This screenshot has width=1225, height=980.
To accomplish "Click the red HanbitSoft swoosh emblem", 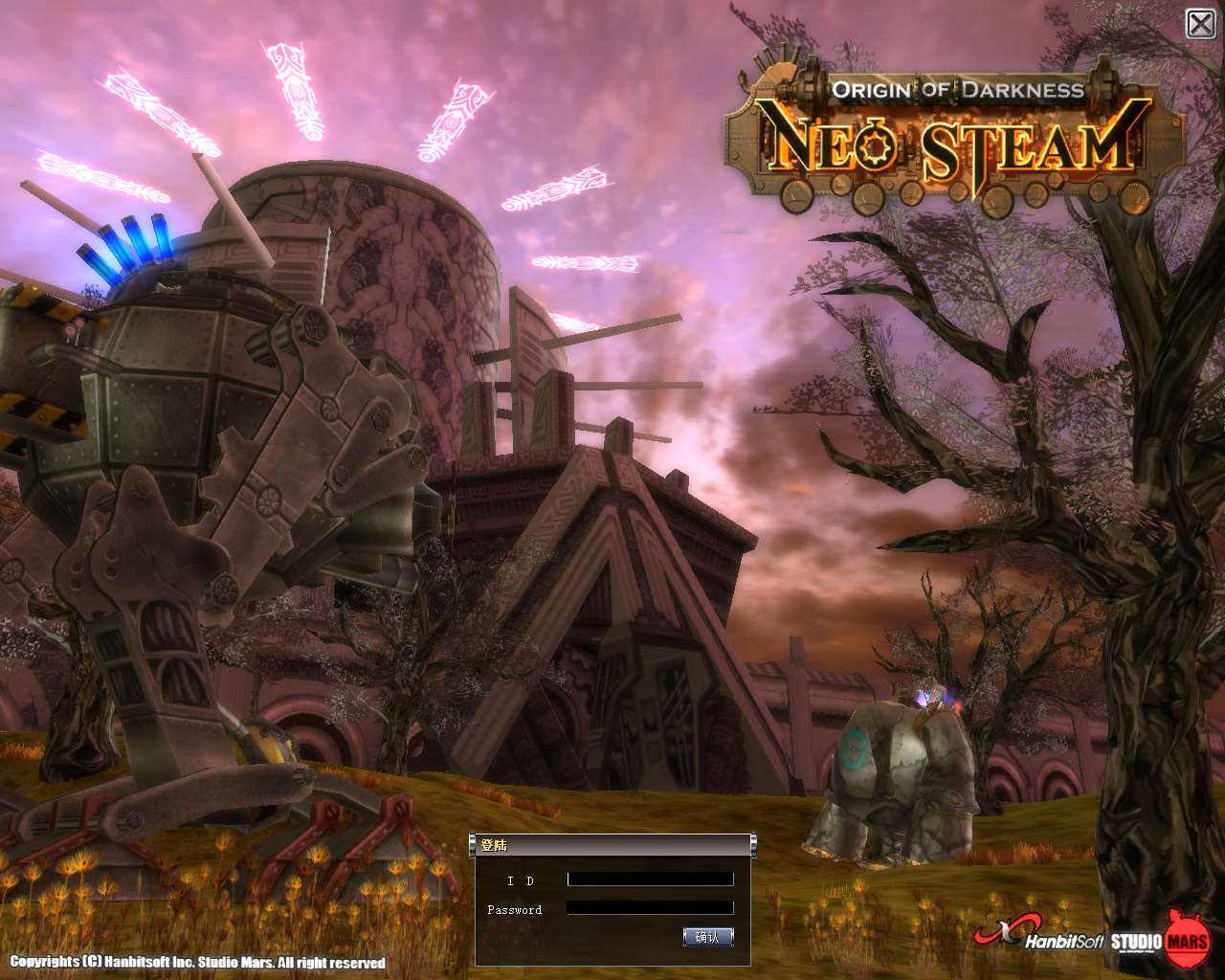I will click(1005, 928).
